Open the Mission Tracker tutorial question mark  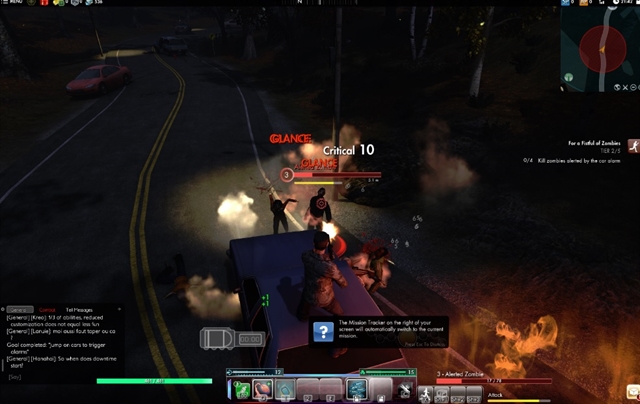click(x=322, y=332)
